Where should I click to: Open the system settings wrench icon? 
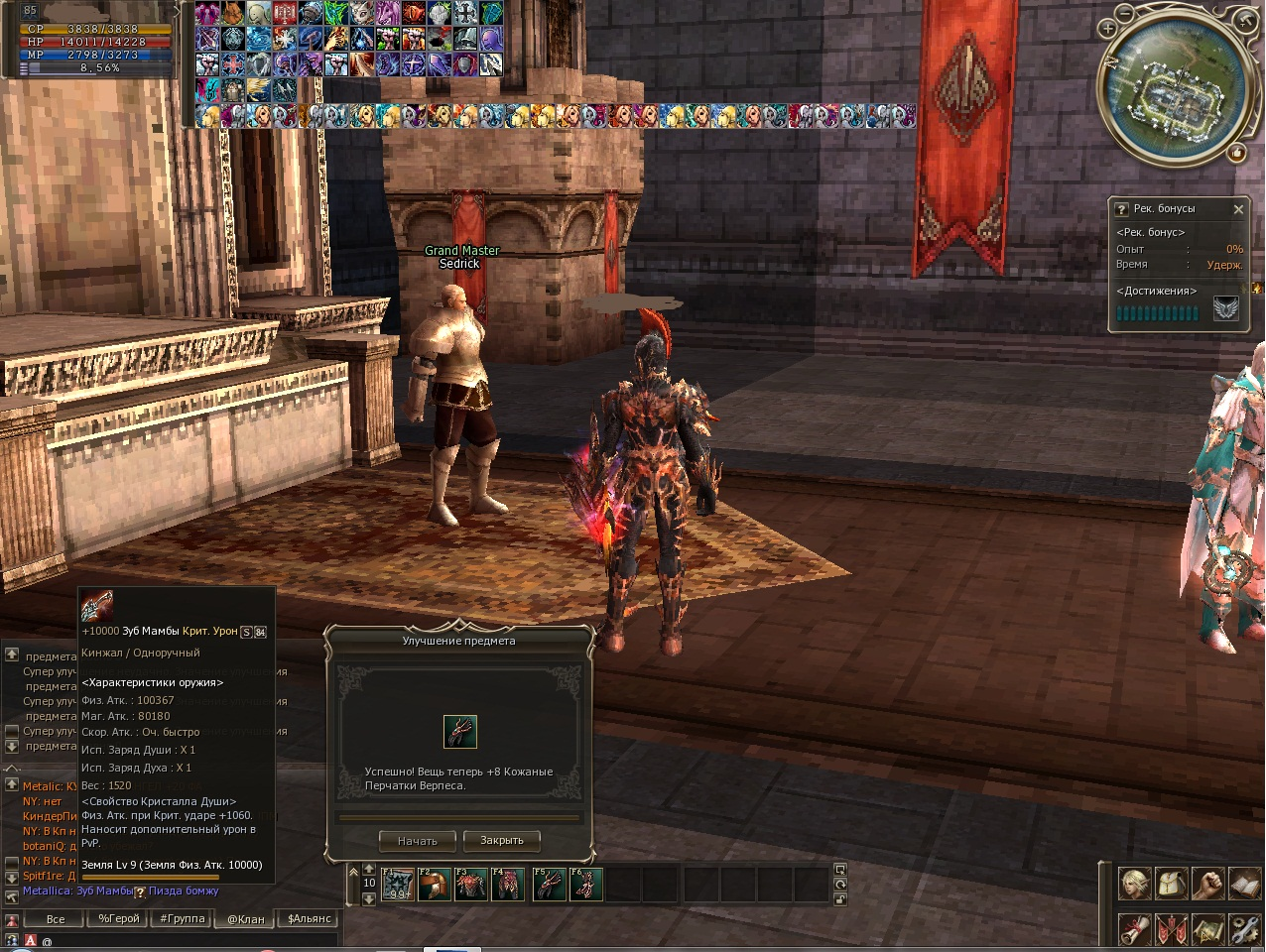[1244, 930]
